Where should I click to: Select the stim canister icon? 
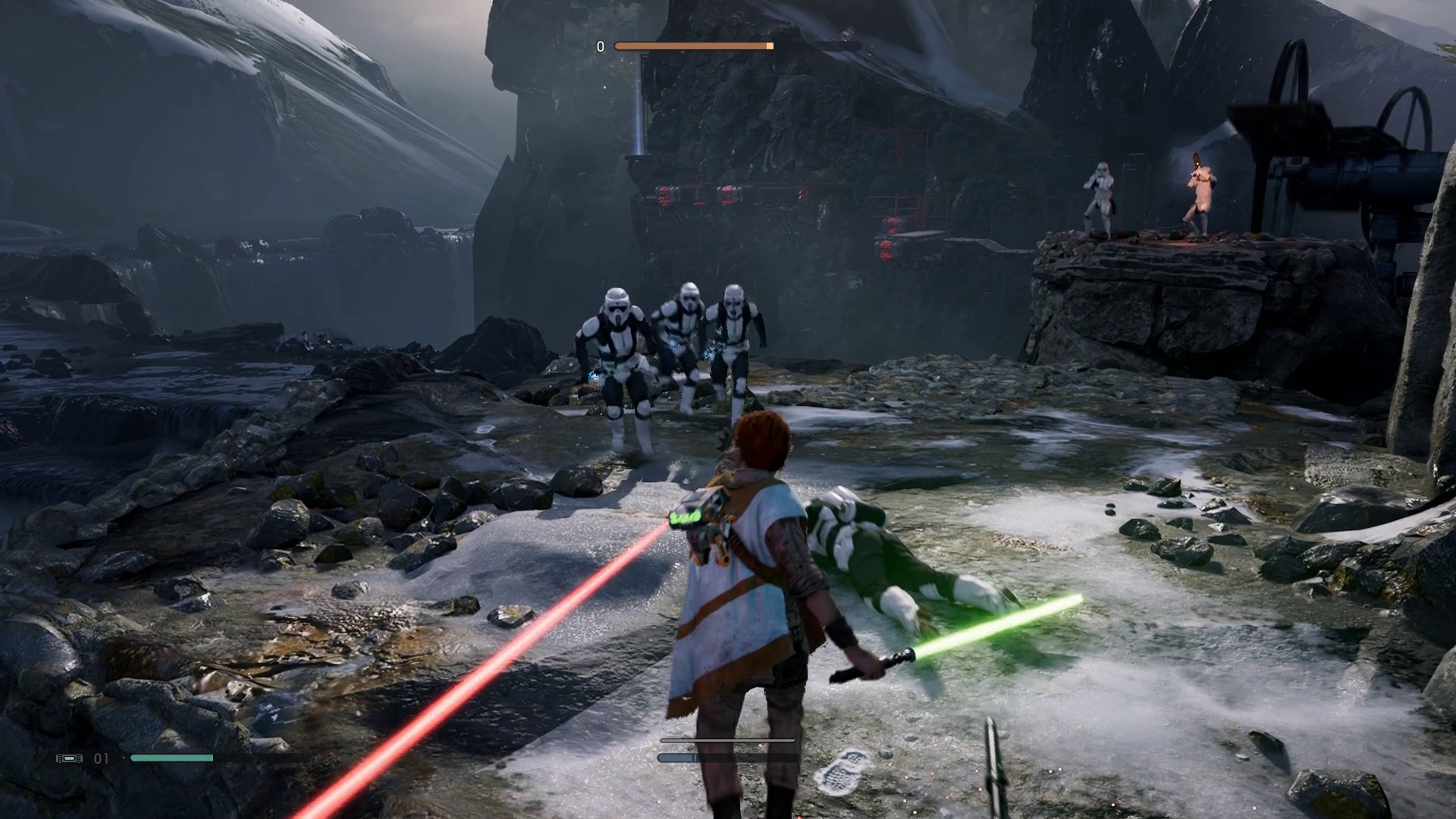pyautogui.click(x=69, y=758)
